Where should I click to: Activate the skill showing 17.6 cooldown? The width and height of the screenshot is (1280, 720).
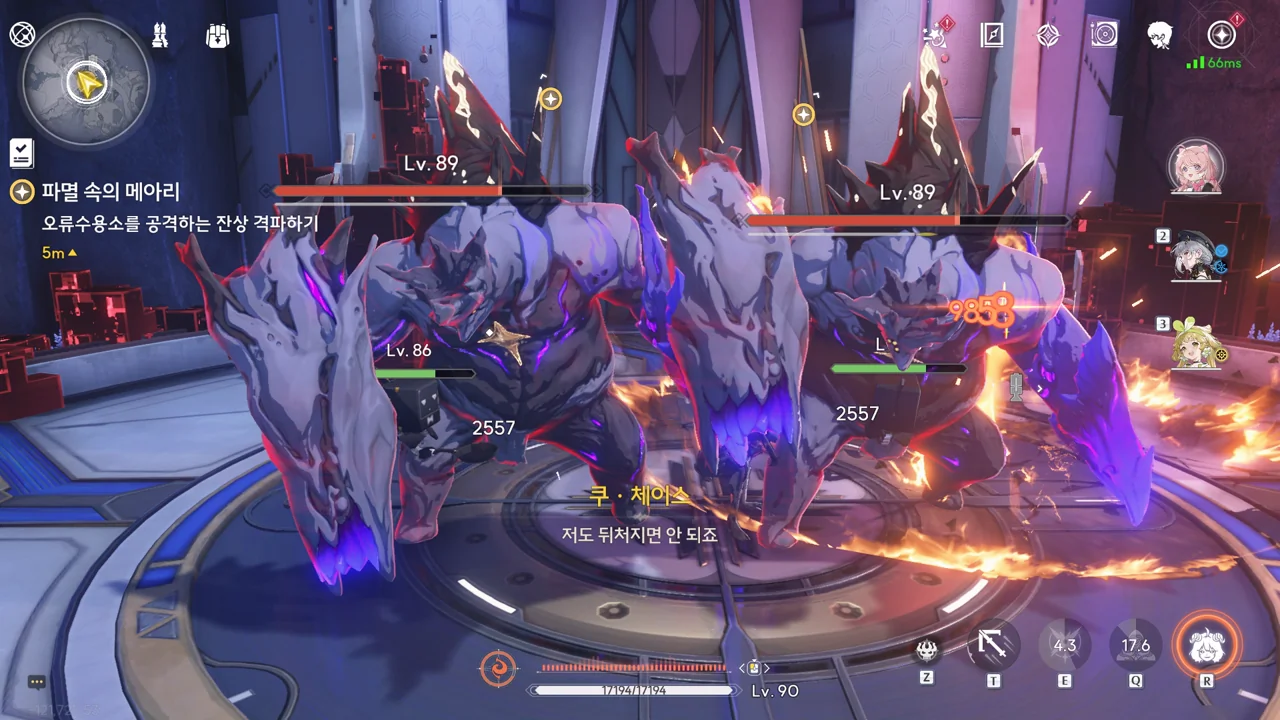tap(1136, 646)
